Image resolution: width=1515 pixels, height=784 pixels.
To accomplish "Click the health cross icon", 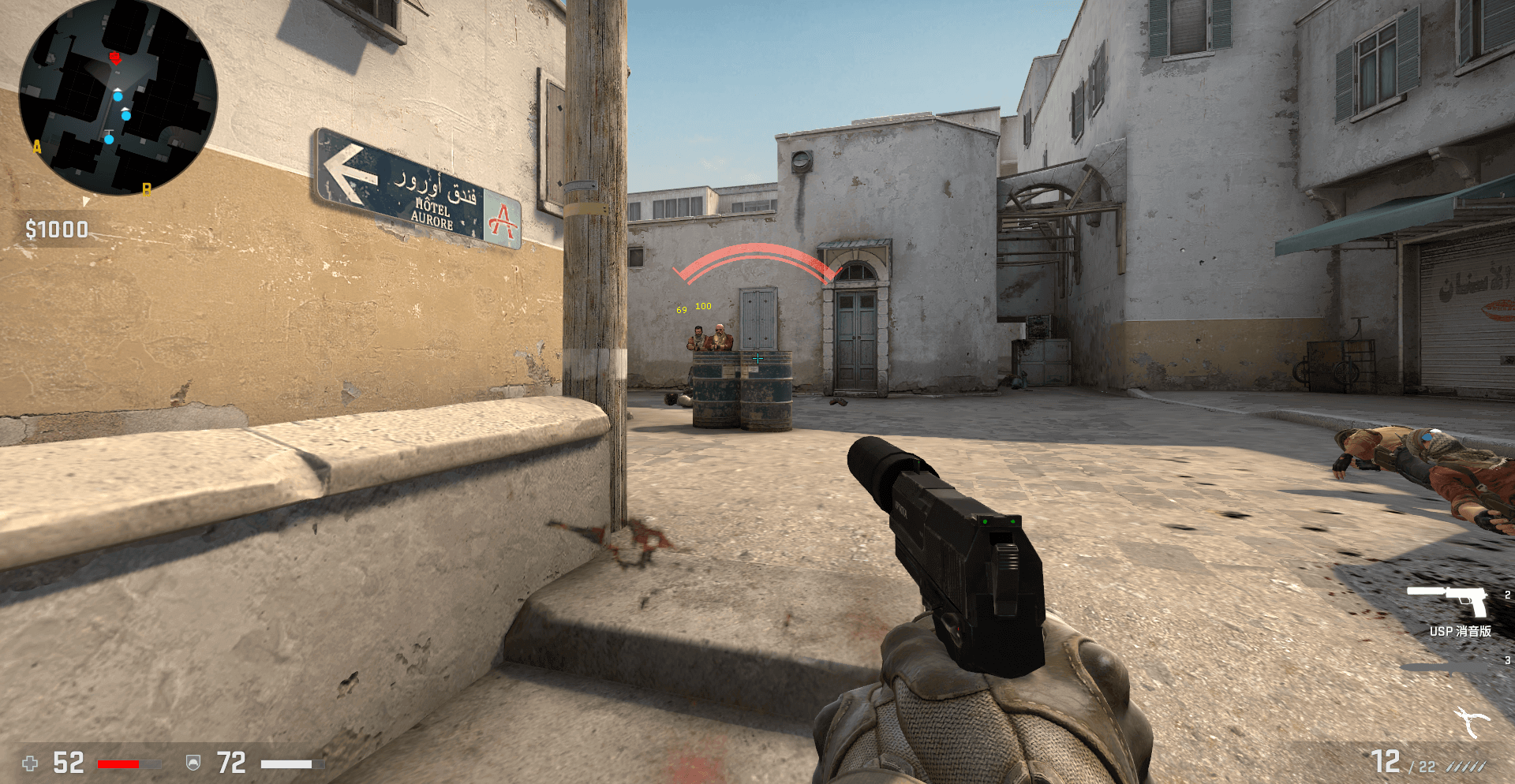I will pos(32,762).
